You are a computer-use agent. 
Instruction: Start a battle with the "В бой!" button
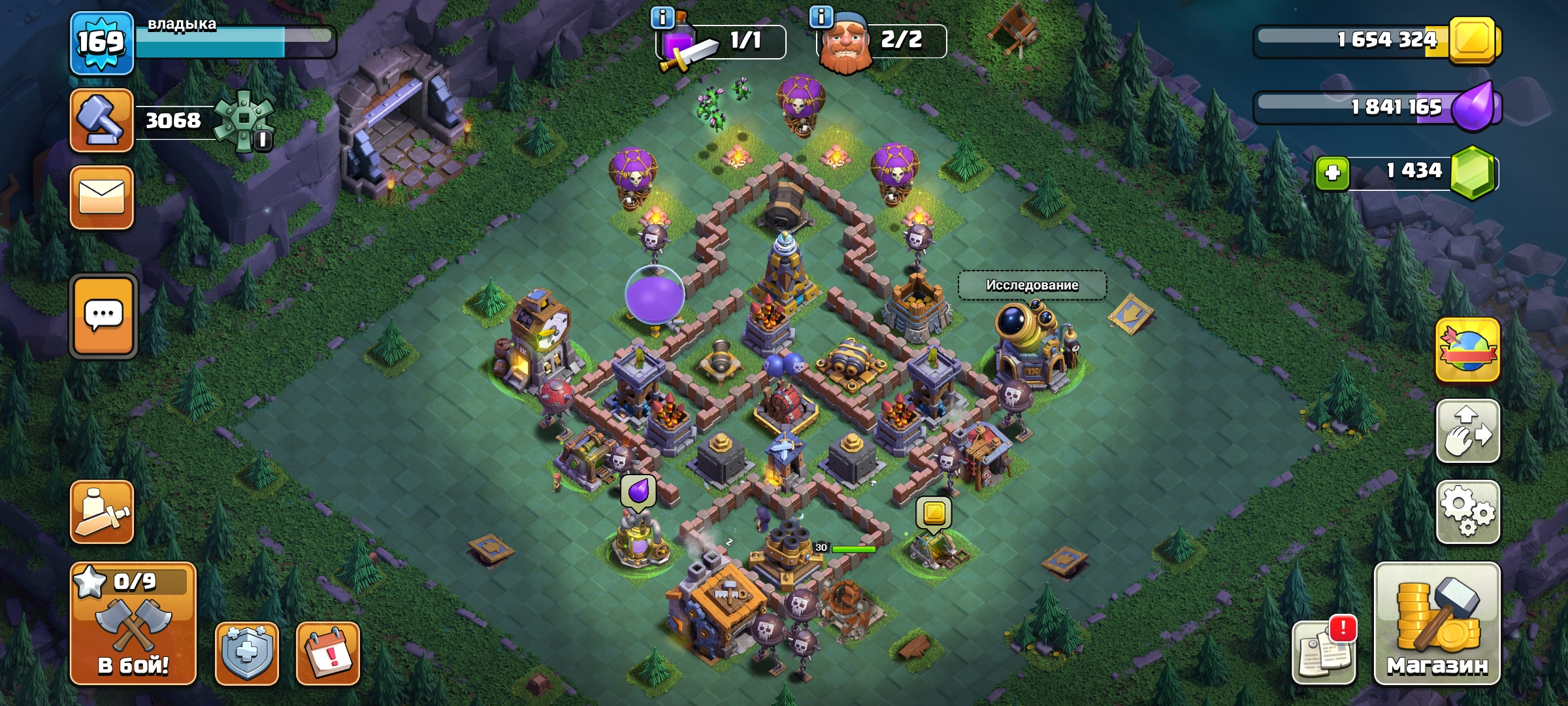click(x=133, y=624)
